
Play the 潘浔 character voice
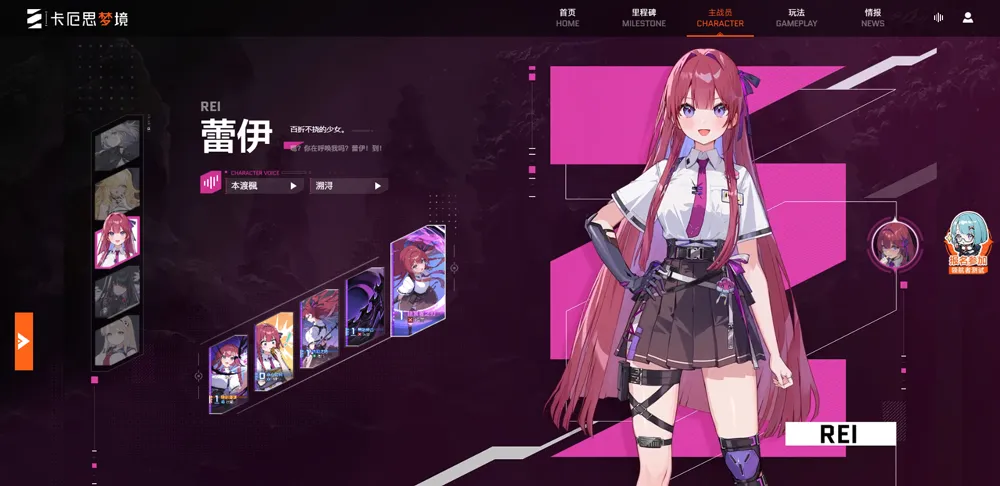(x=349, y=185)
